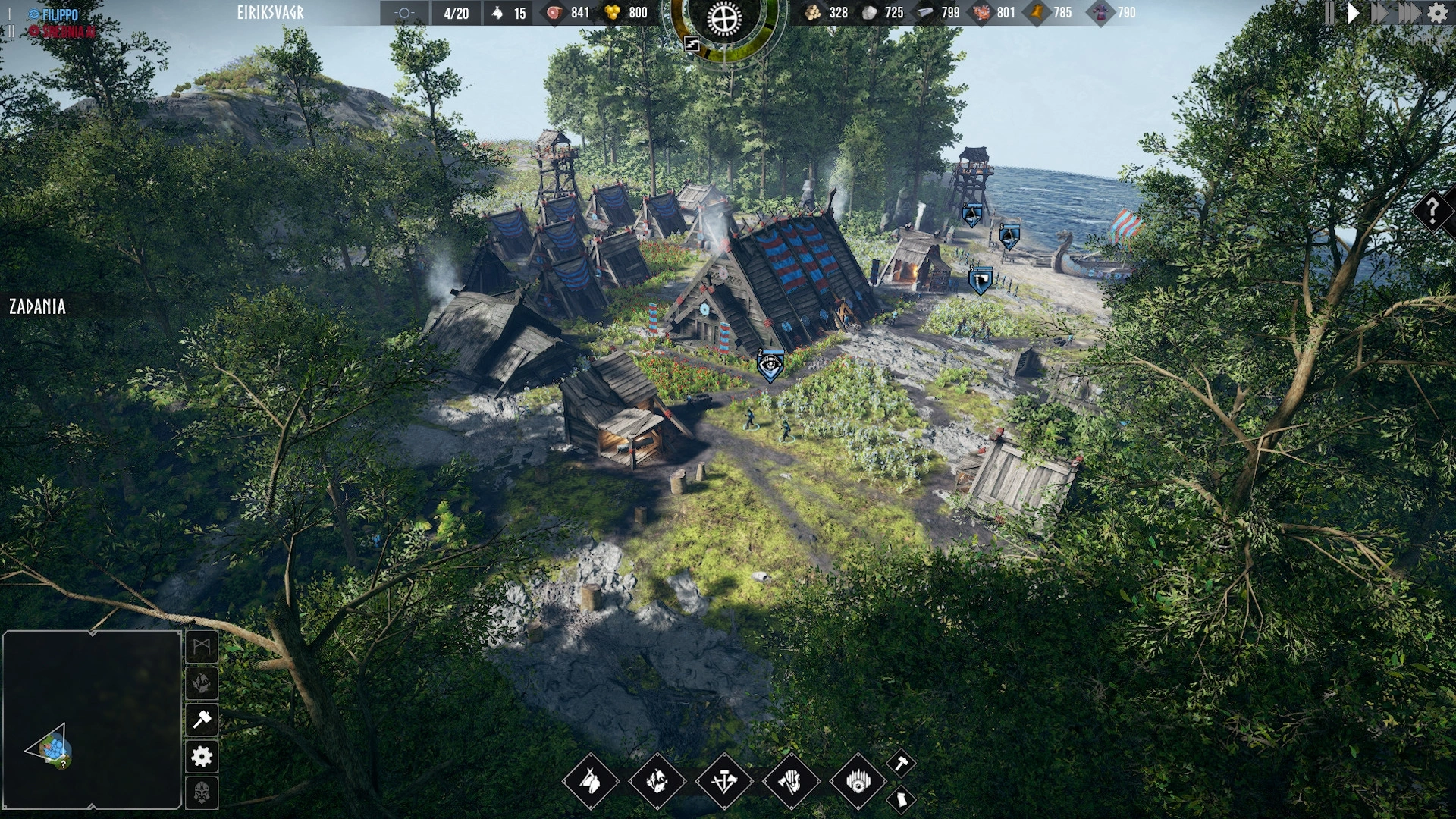Open the Viking helmet panel beside minimap
Screen dimensions: 1456x819
point(202,792)
